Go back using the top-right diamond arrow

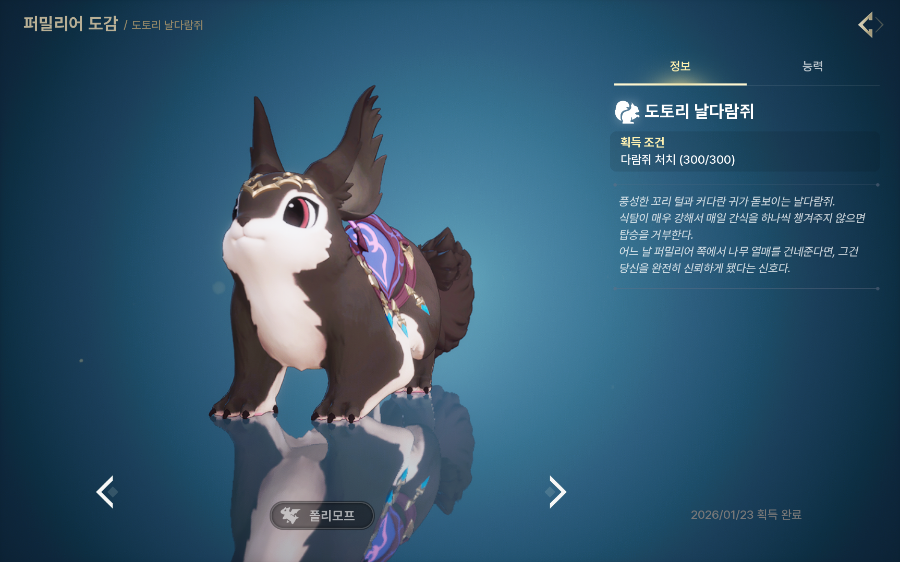(868, 25)
